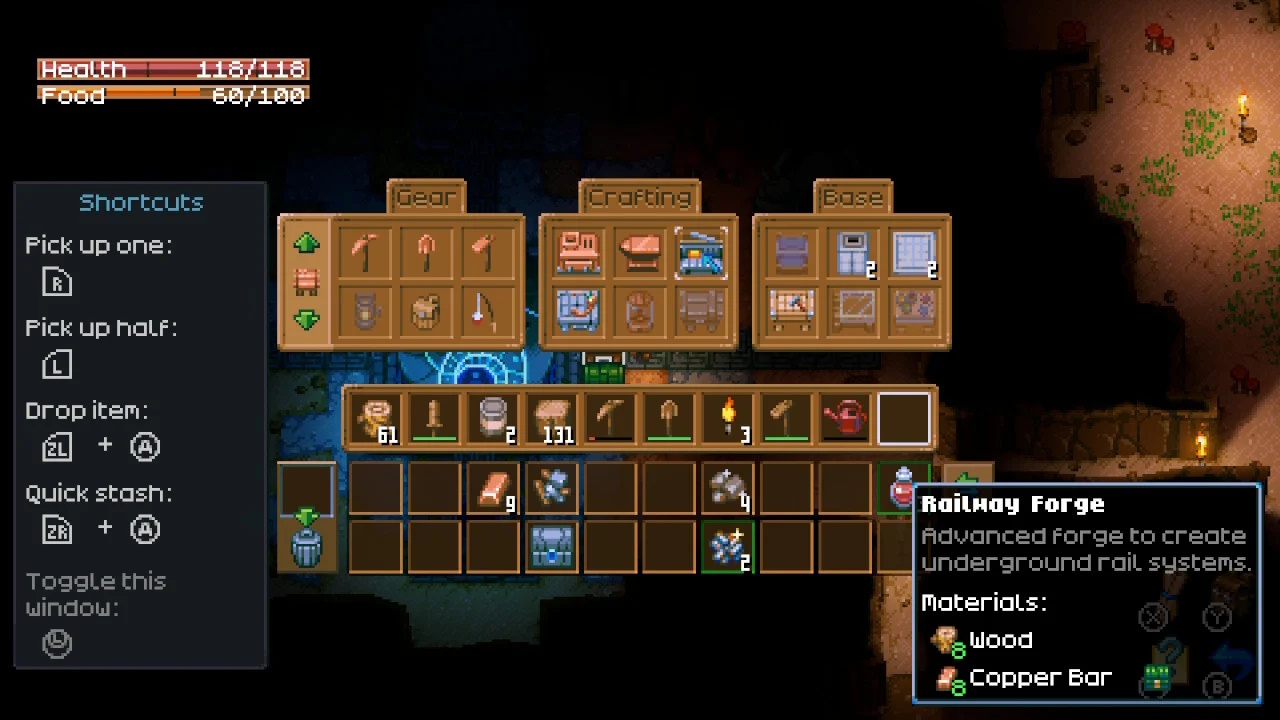Select the copper workbench recipe
Image resolution: width=1280 pixels, height=720 pixels.
(578, 253)
